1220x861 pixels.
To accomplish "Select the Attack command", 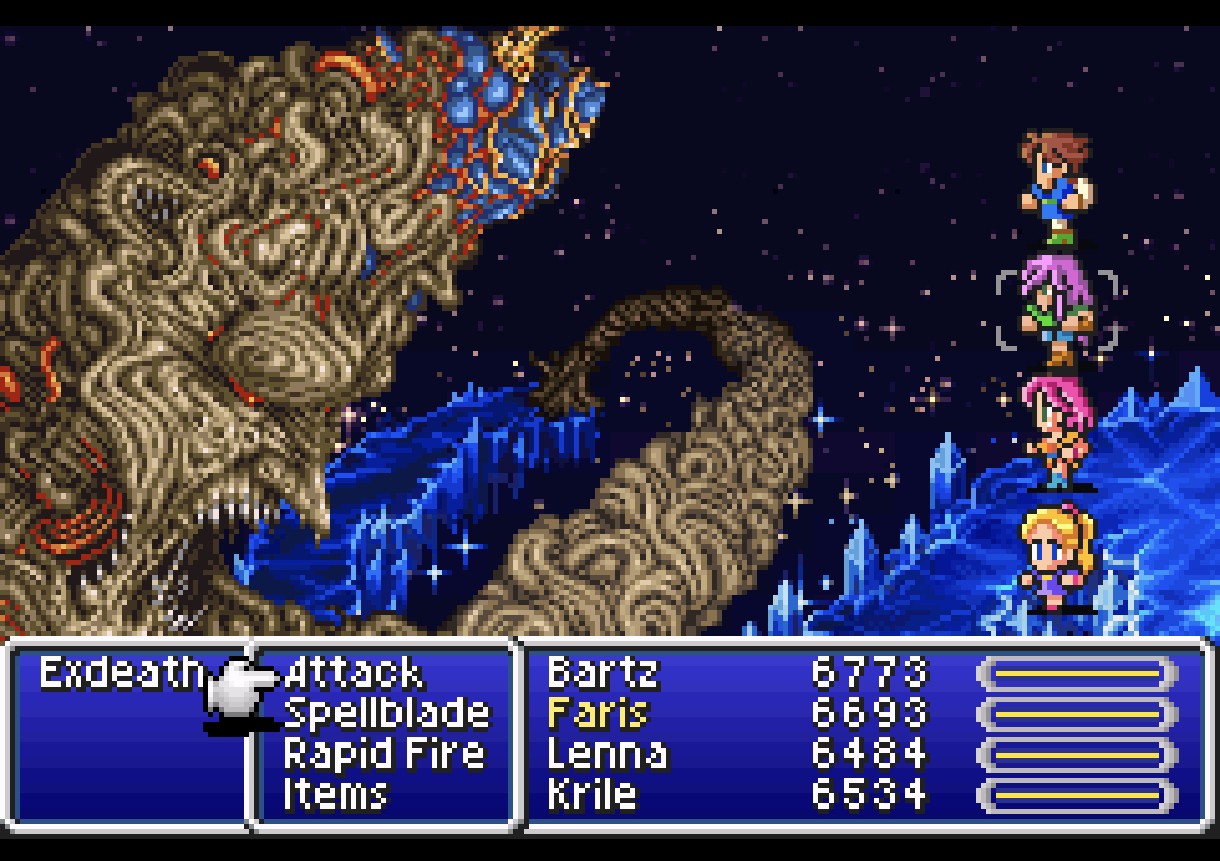I will coord(353,674).
